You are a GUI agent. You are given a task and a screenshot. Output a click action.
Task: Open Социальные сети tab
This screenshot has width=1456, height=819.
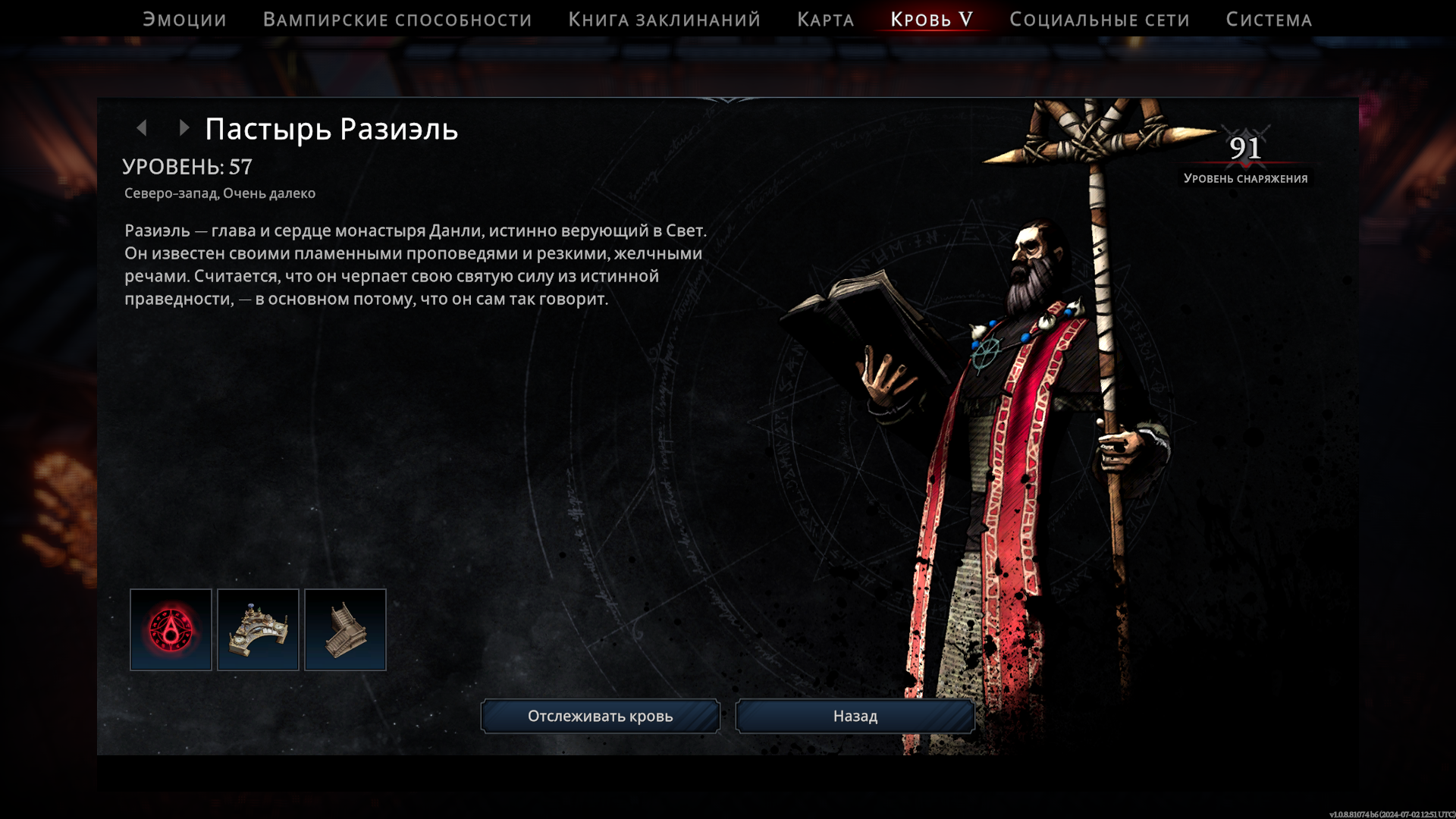[1099, 20]
